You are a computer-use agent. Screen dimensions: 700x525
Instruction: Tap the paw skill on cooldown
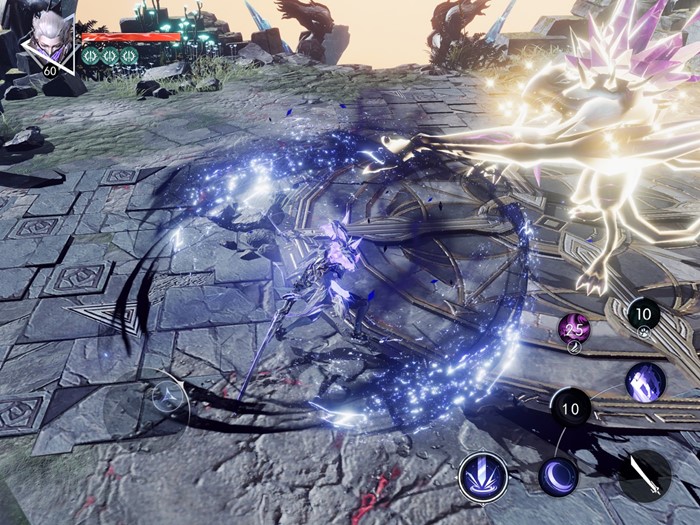[x=643, y=316]
